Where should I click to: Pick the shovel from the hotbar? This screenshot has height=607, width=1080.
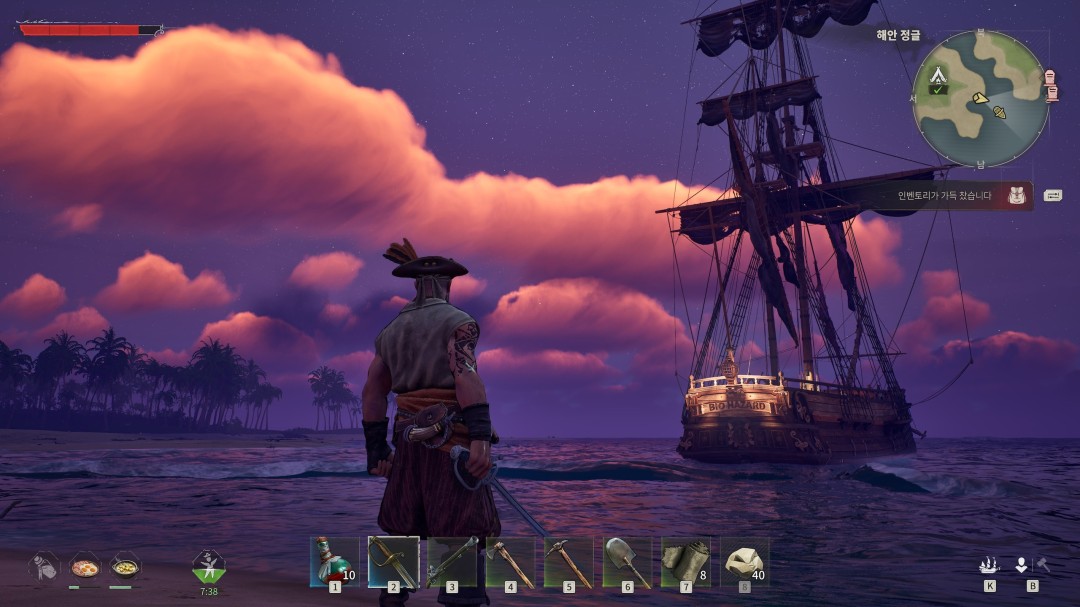pyautogui.click(x=627, y=561)
